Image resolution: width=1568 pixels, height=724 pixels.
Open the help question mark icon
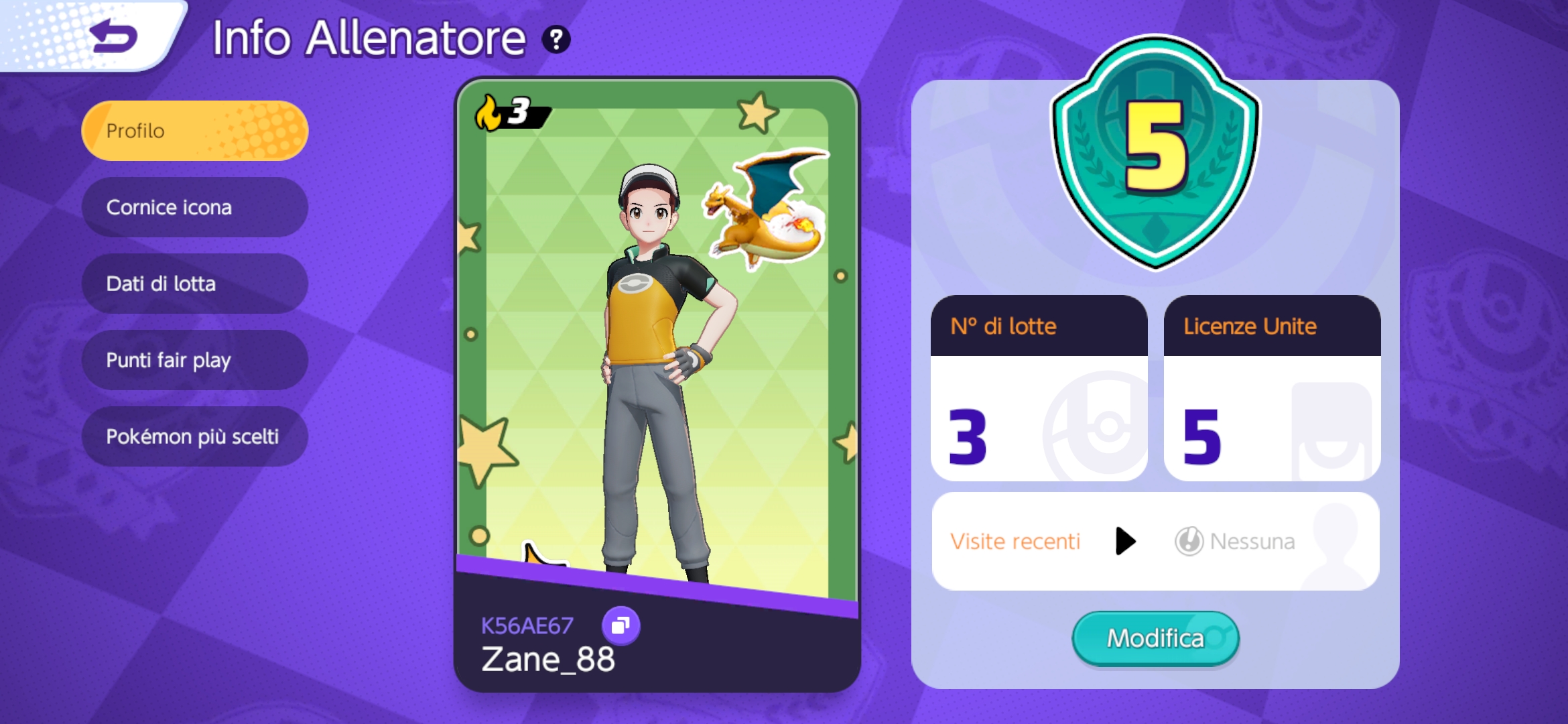(556, 40)
